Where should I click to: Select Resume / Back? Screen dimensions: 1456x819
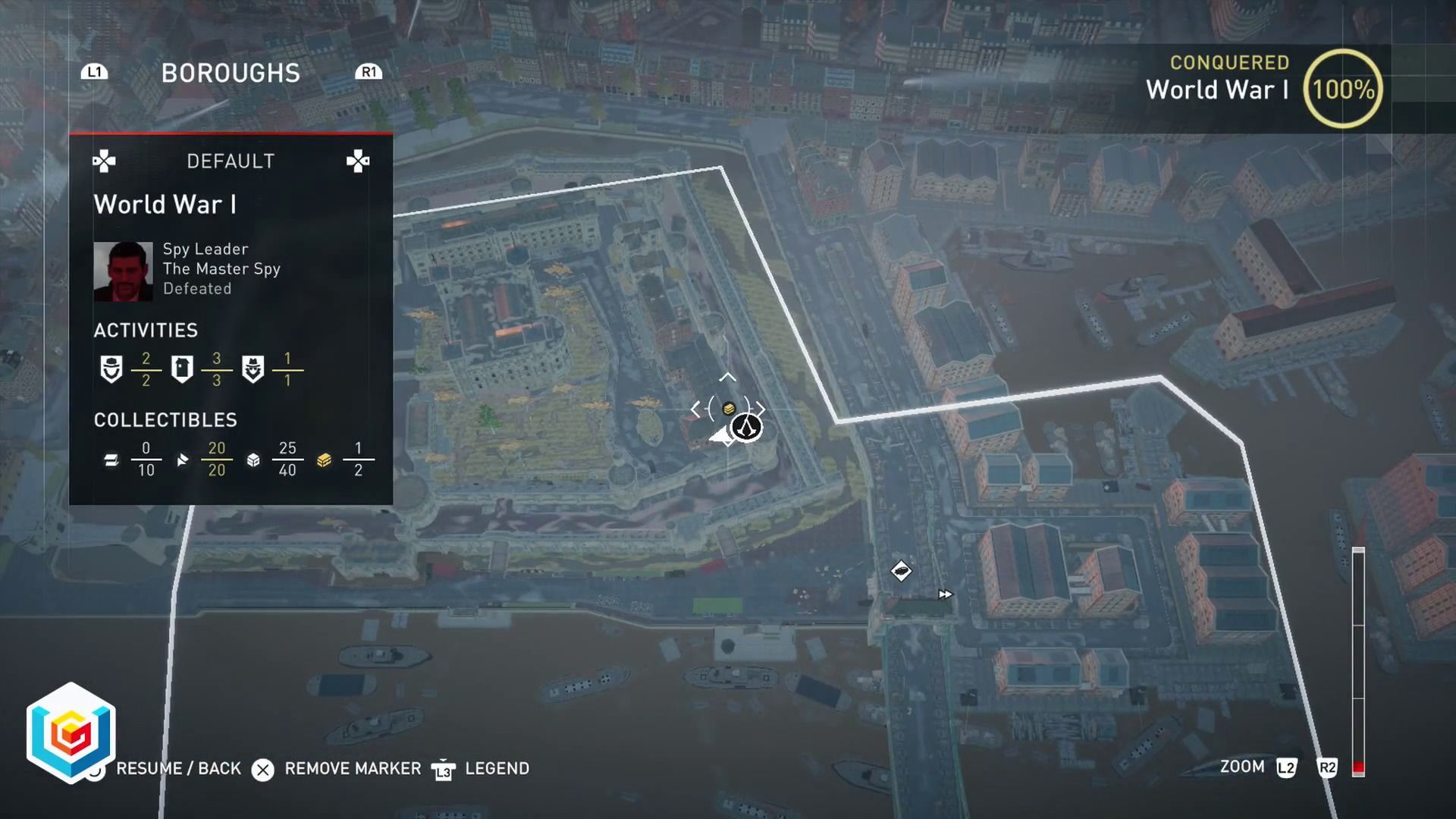click(x=178, y=768)
